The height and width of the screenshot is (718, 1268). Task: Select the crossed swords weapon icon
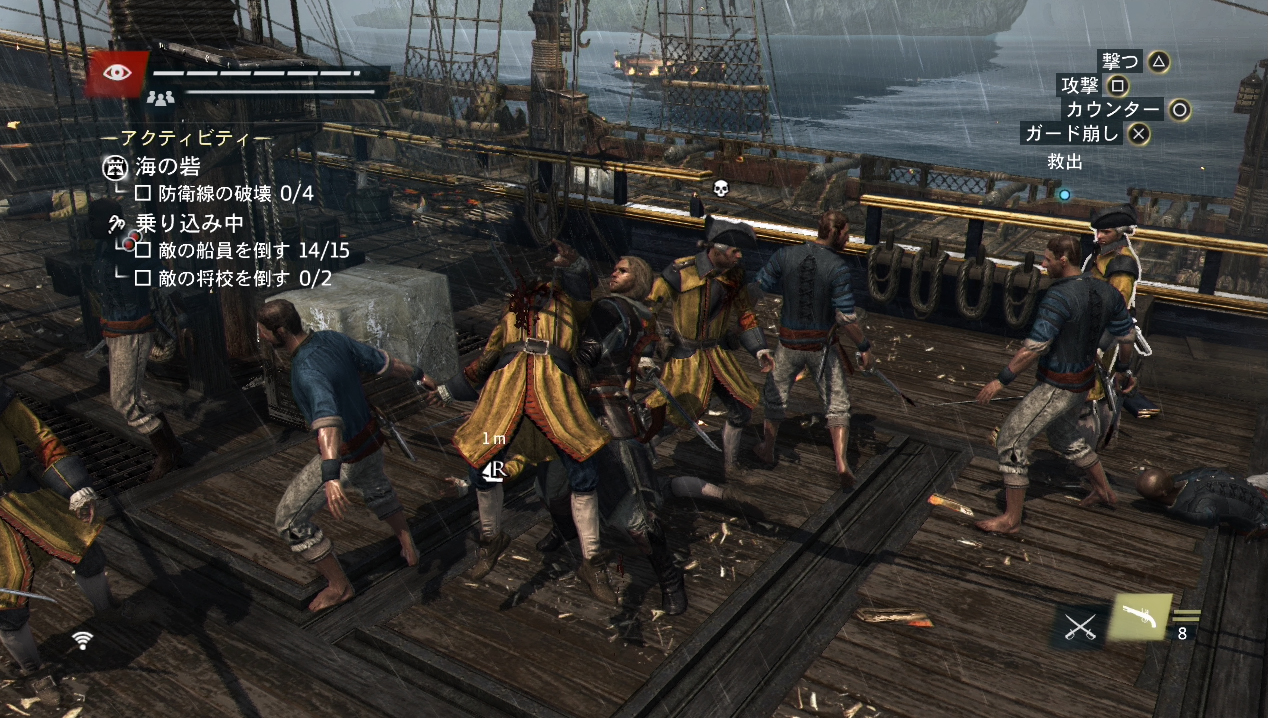coord(1079,627)
